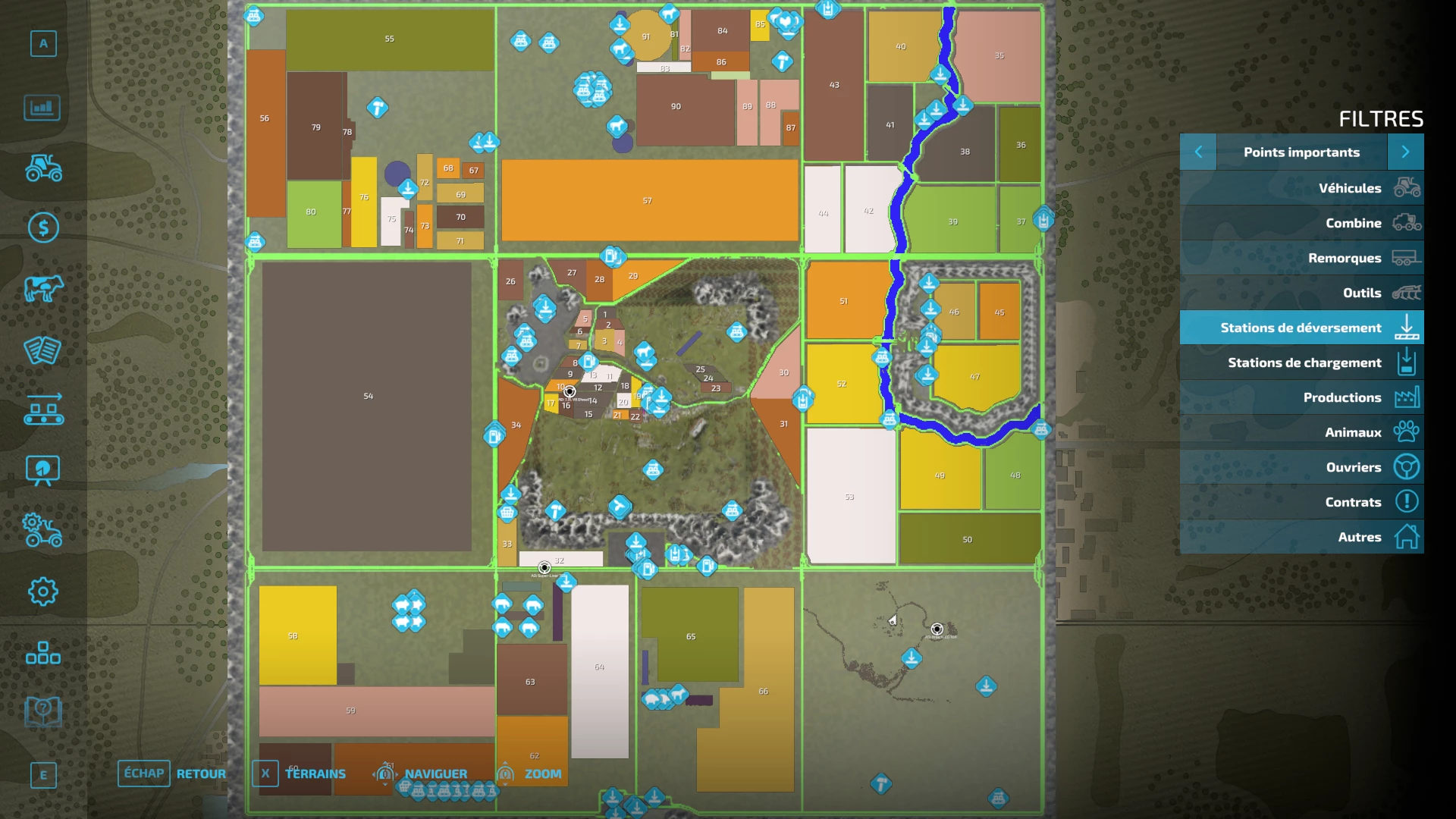
Task: Open the finances menu with the dollar icon
Action: point(43,226)
